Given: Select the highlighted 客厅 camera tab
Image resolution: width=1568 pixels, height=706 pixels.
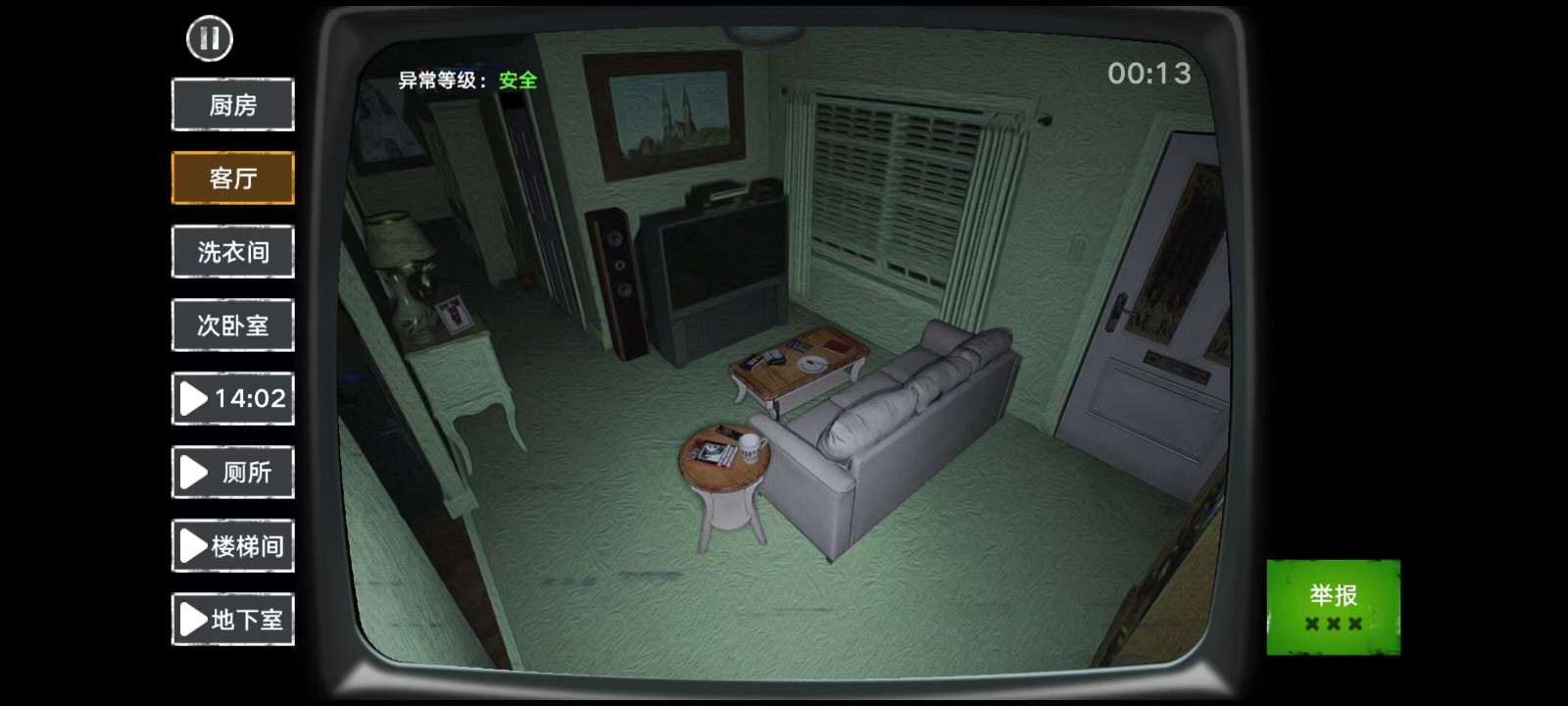Looking at the screenshot, I should (232, 177).
